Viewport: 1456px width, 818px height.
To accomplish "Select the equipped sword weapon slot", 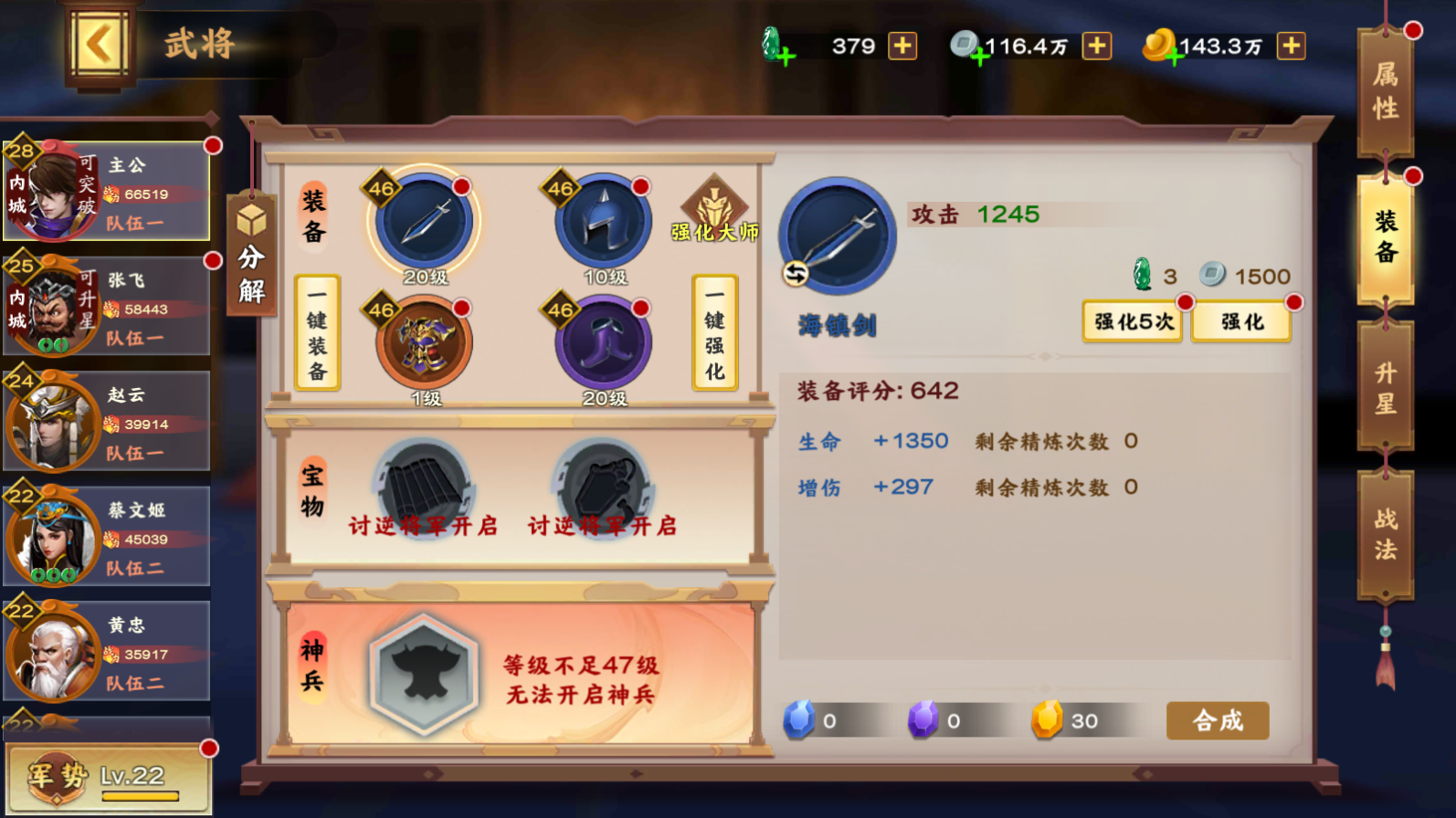I will click(425, 222).
